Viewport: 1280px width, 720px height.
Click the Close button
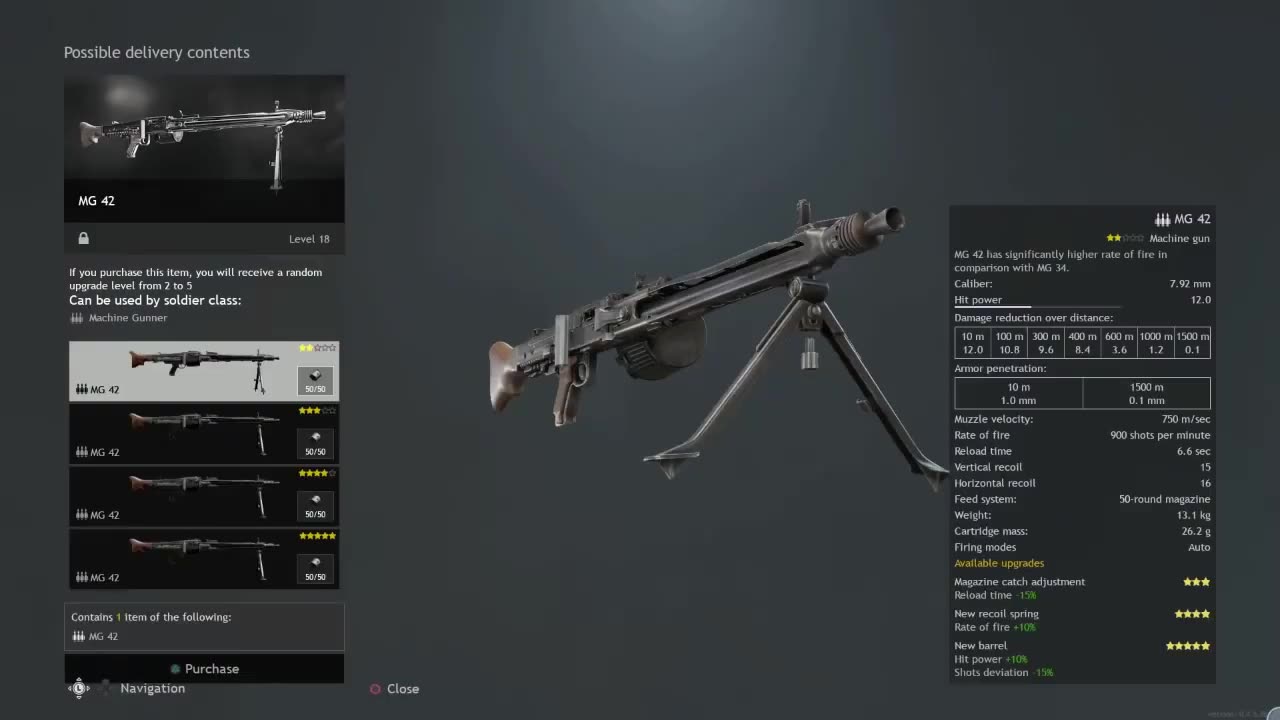coord(402,688)
